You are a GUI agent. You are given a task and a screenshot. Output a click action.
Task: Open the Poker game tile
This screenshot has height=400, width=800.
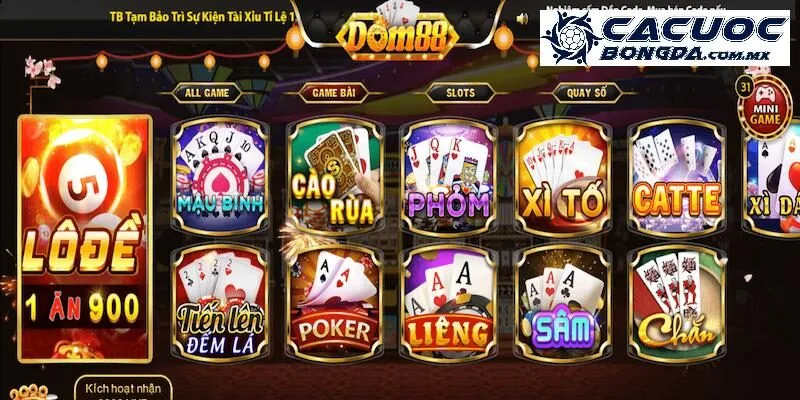click(x=335, y=302)
